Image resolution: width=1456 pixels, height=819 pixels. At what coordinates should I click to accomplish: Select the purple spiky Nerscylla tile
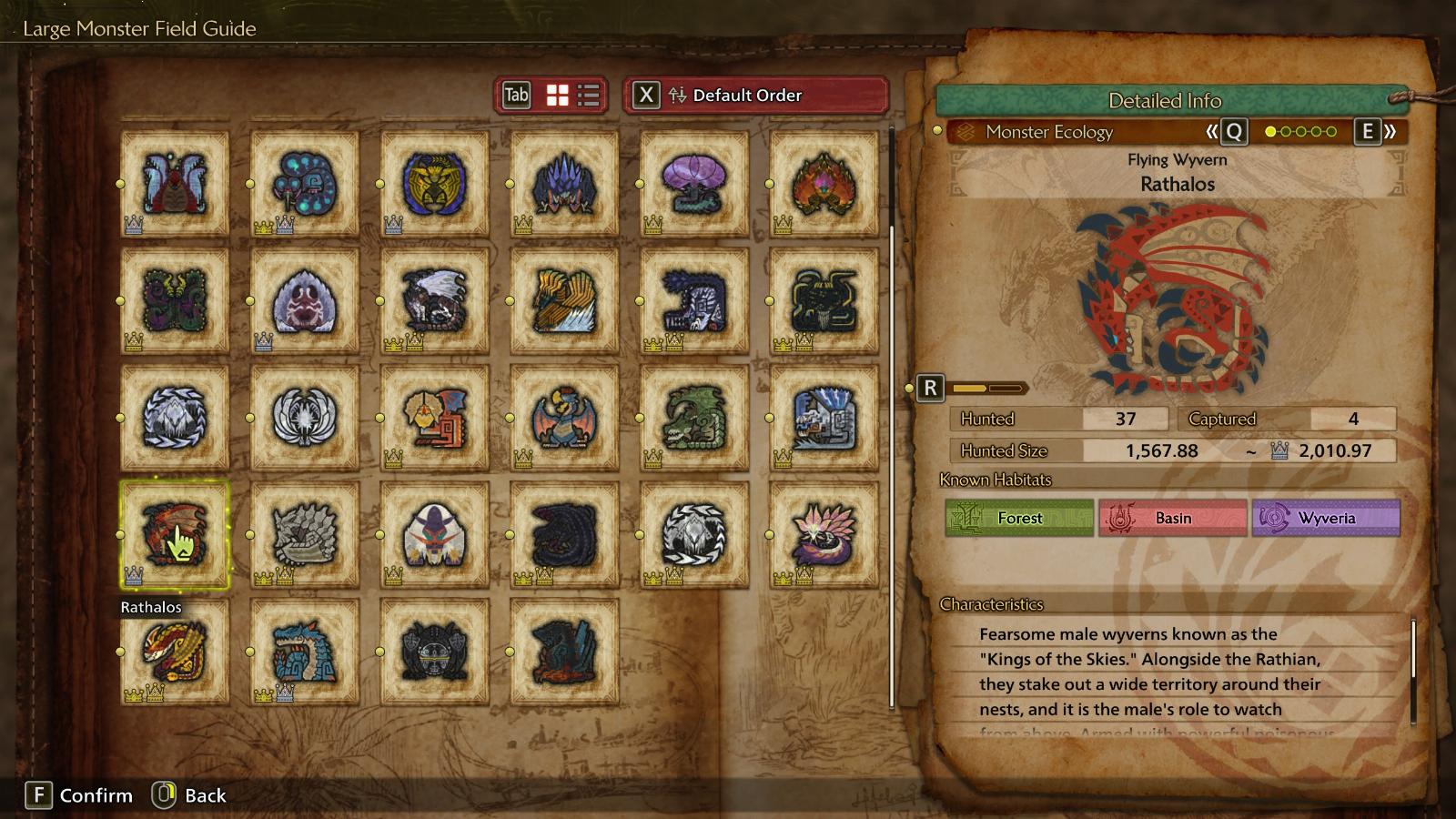[x=564, y=184]
